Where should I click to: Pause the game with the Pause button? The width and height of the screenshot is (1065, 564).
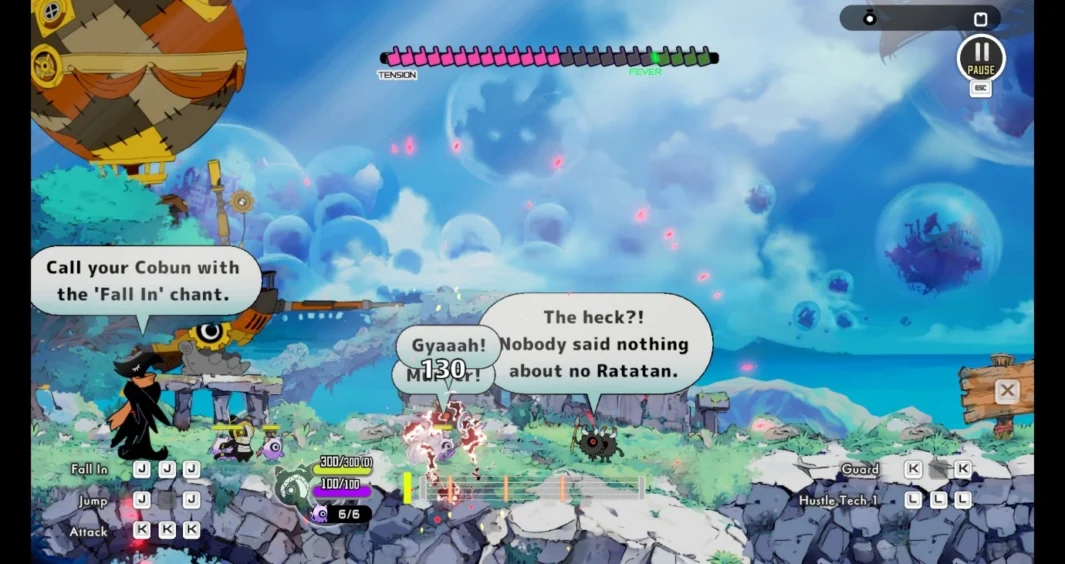(x=980, y=57)
